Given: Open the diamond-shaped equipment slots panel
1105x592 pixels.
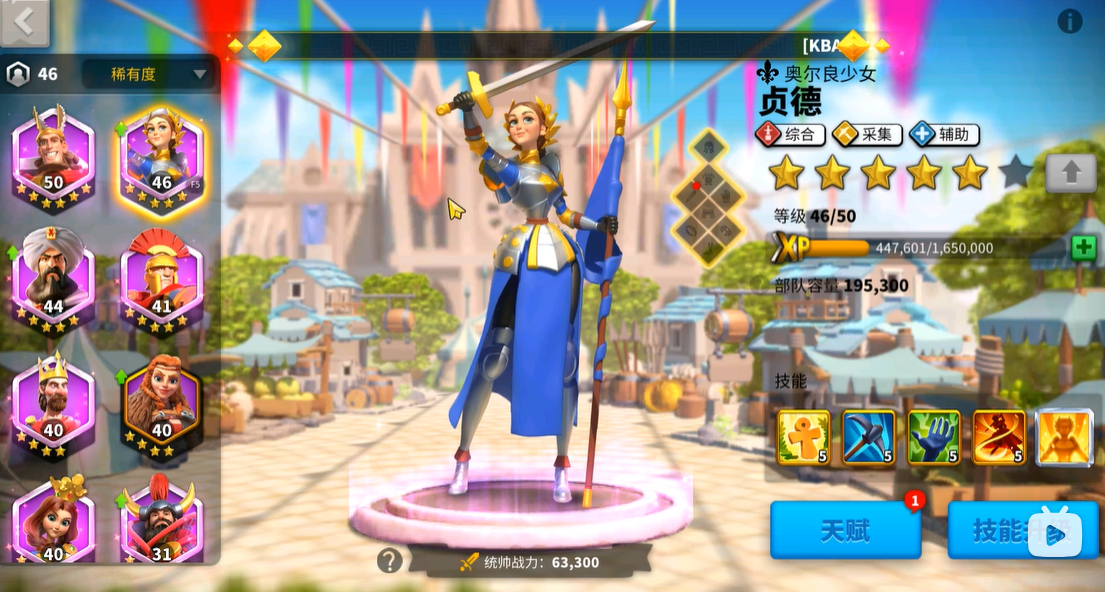Looking at the screenshot, I should pos(708,197).
